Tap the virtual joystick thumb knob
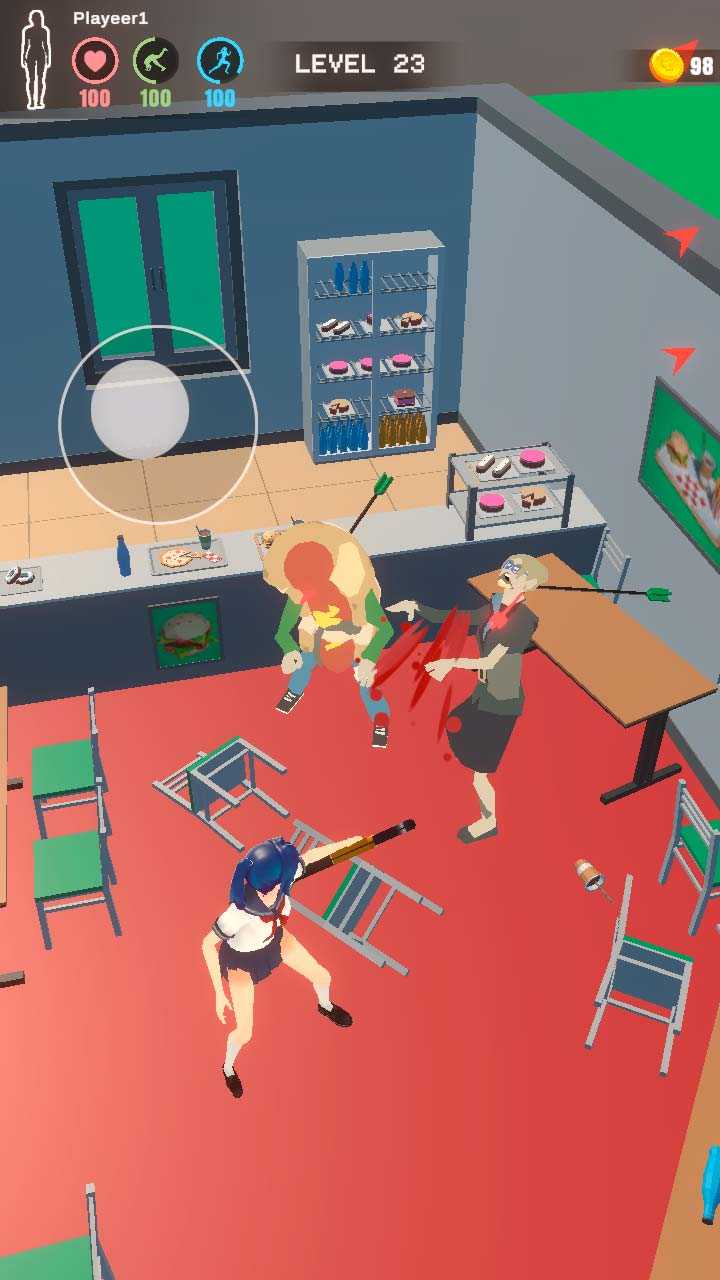 140,410
